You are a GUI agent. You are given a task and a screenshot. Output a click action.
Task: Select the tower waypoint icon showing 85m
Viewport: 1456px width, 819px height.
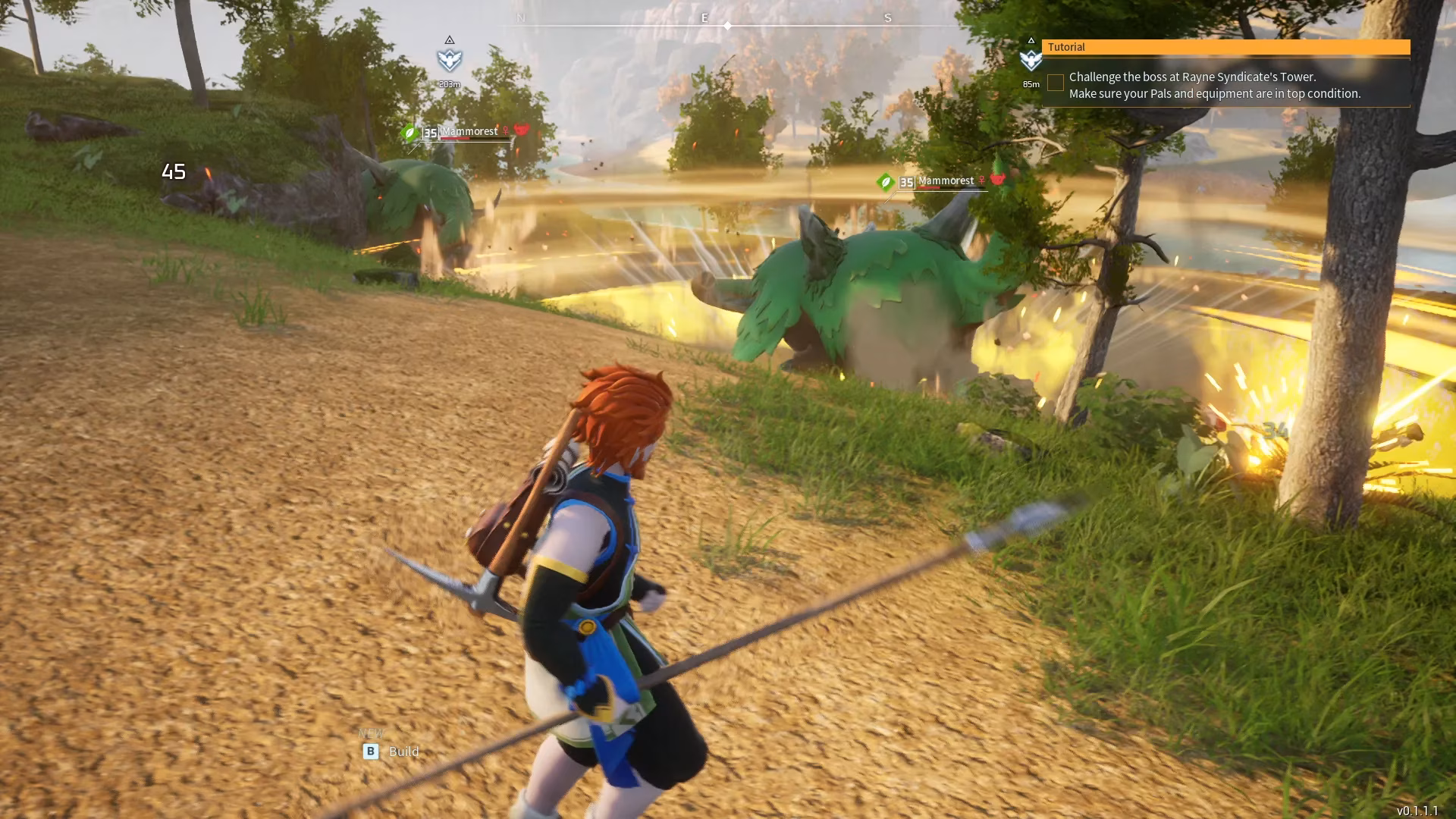pyautogui.click(x=1031, y=60)
